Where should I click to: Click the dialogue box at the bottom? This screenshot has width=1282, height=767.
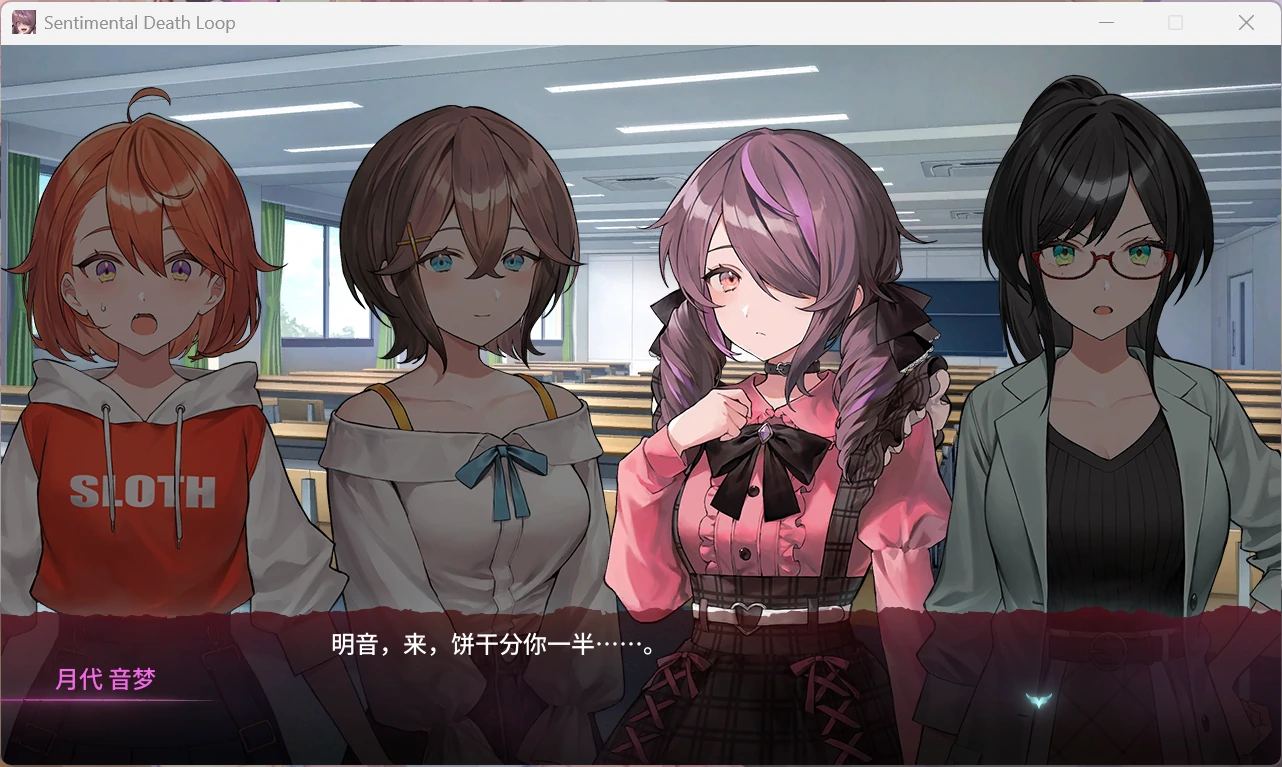click(x=640, y=690)
